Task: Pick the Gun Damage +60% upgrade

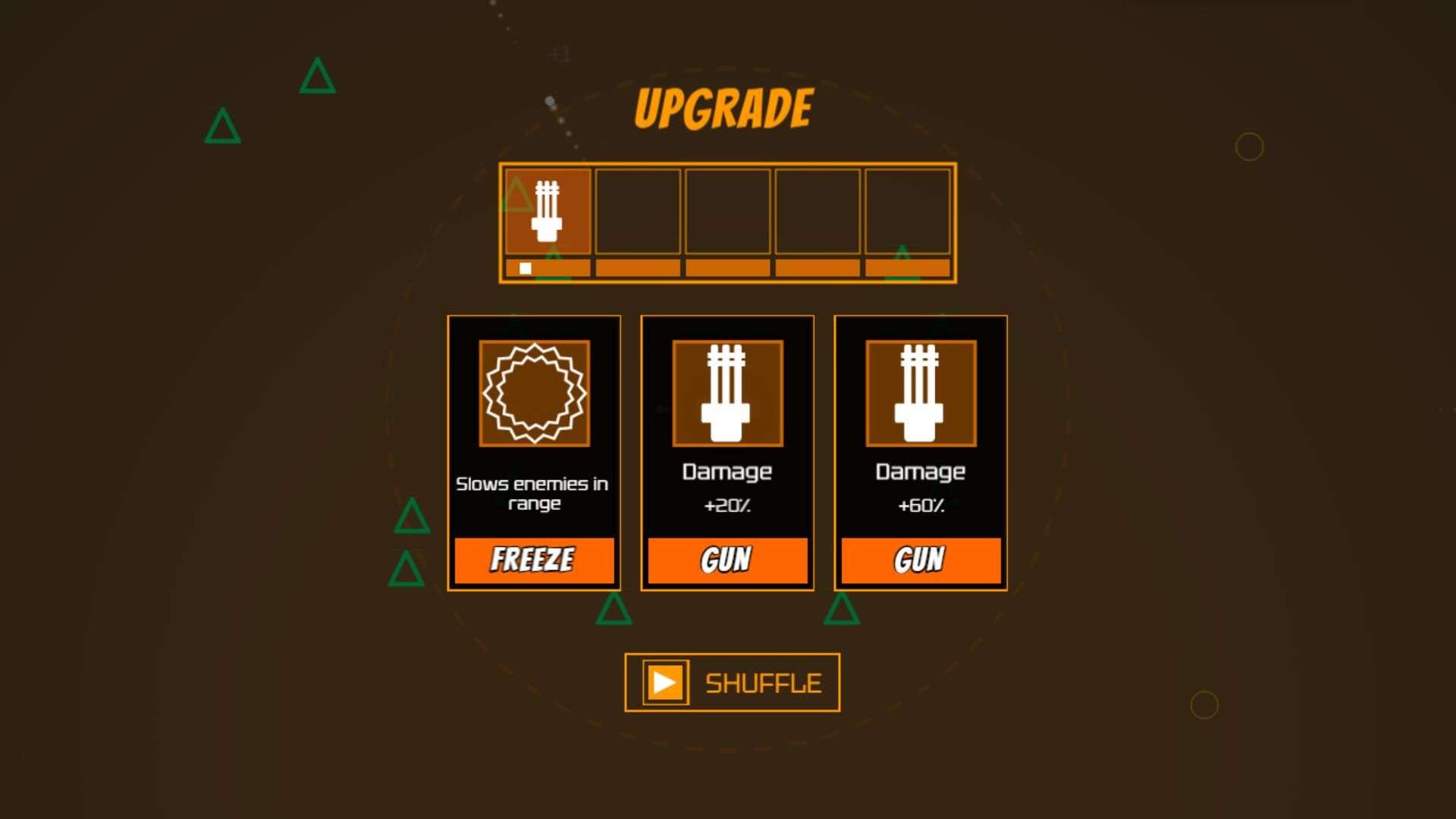Action: (921, 453)
